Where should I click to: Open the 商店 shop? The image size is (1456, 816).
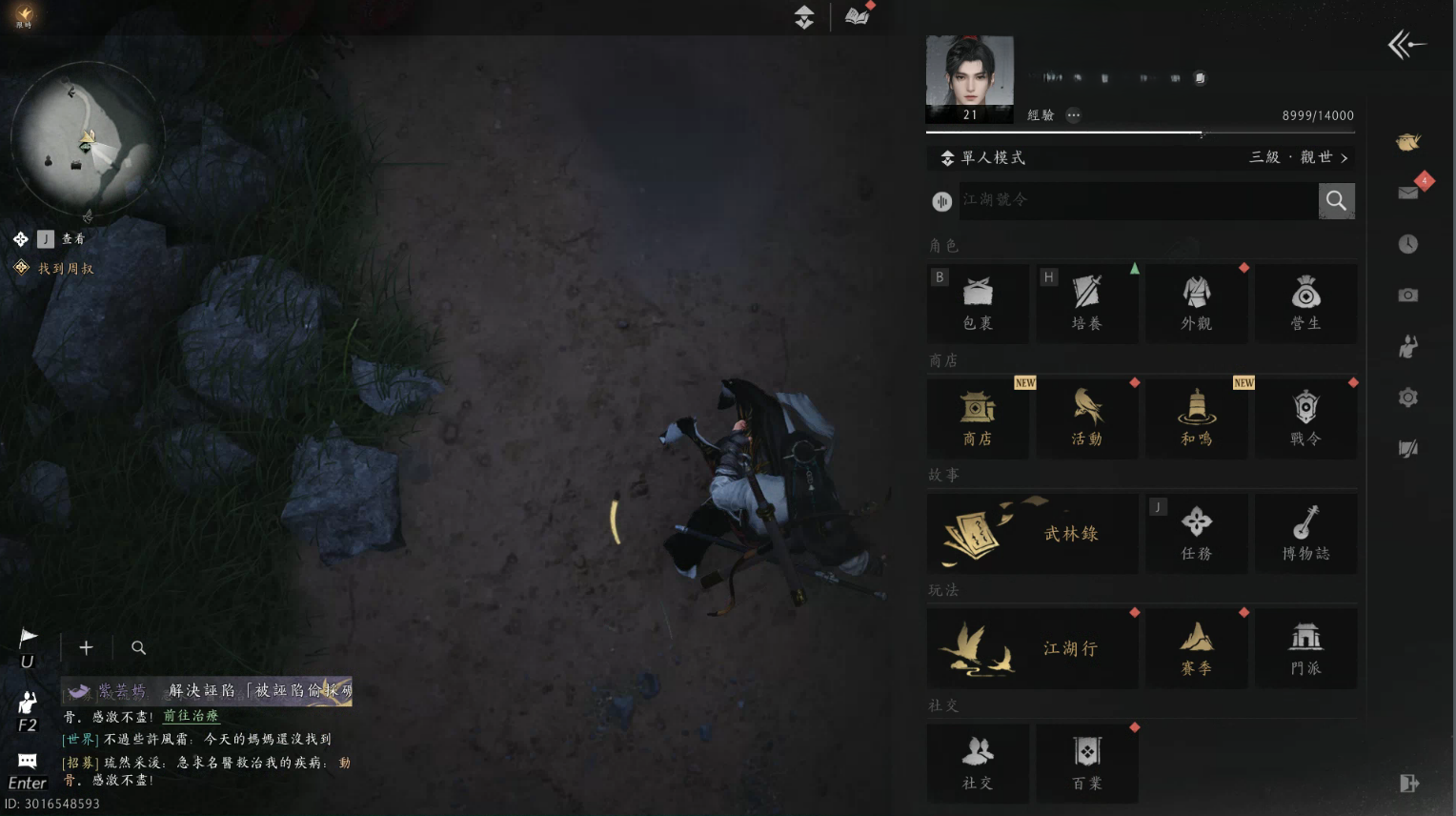(x=978, y=418)
